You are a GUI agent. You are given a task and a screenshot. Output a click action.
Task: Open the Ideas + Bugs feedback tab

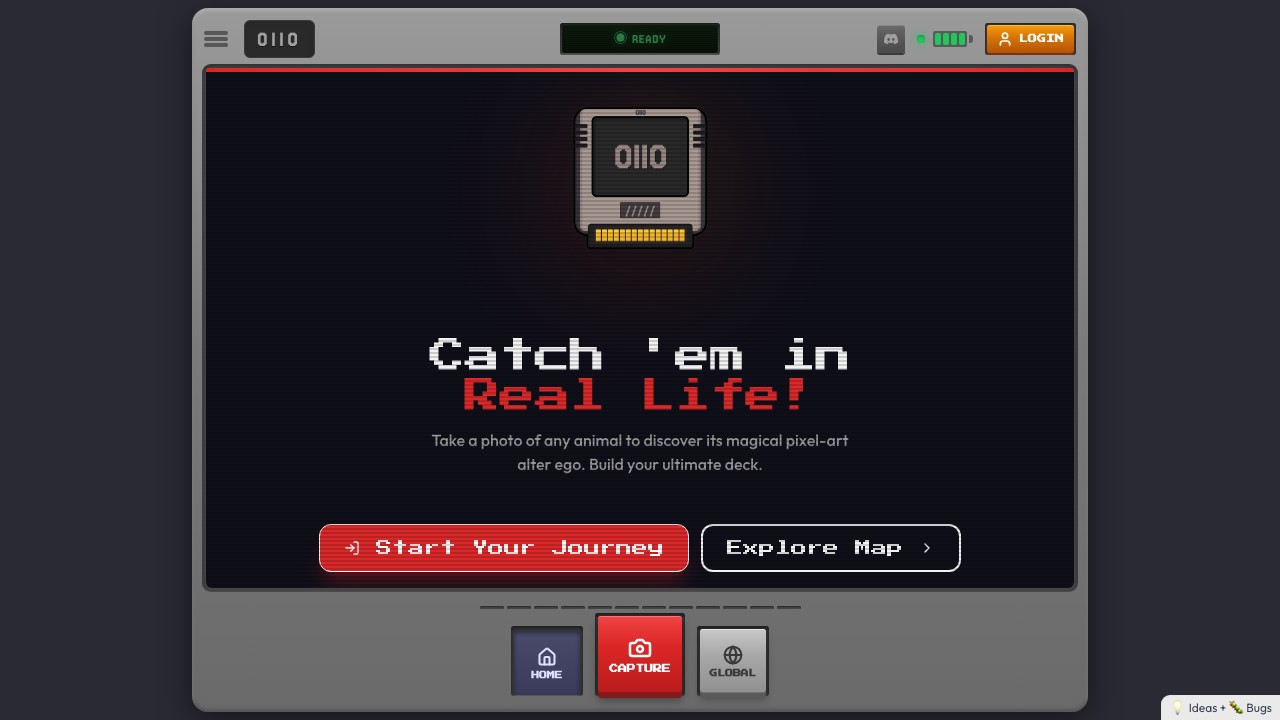click(1219, 708)
